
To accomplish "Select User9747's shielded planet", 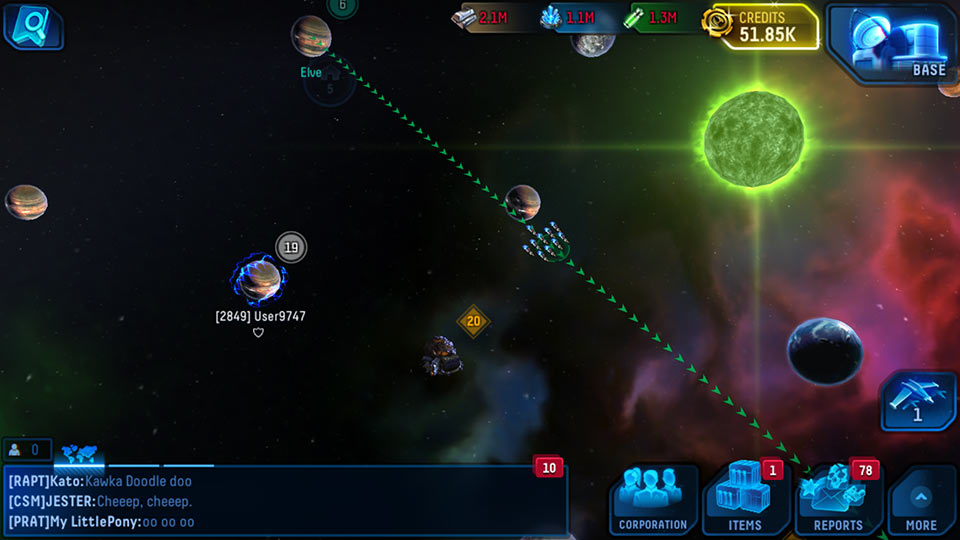I will 259,280.
